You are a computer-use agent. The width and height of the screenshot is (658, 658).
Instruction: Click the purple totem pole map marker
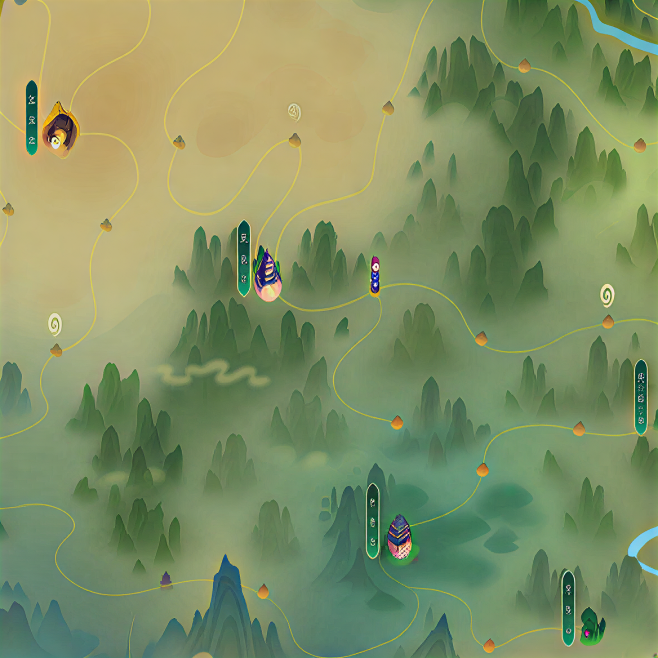tap(375, 276)
